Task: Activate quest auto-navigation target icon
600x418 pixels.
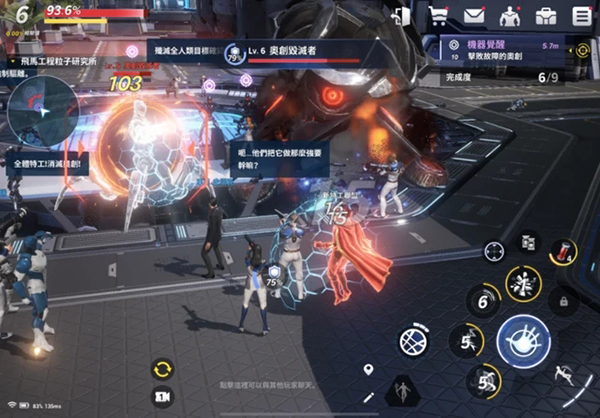Action: (x=583, y=51)
